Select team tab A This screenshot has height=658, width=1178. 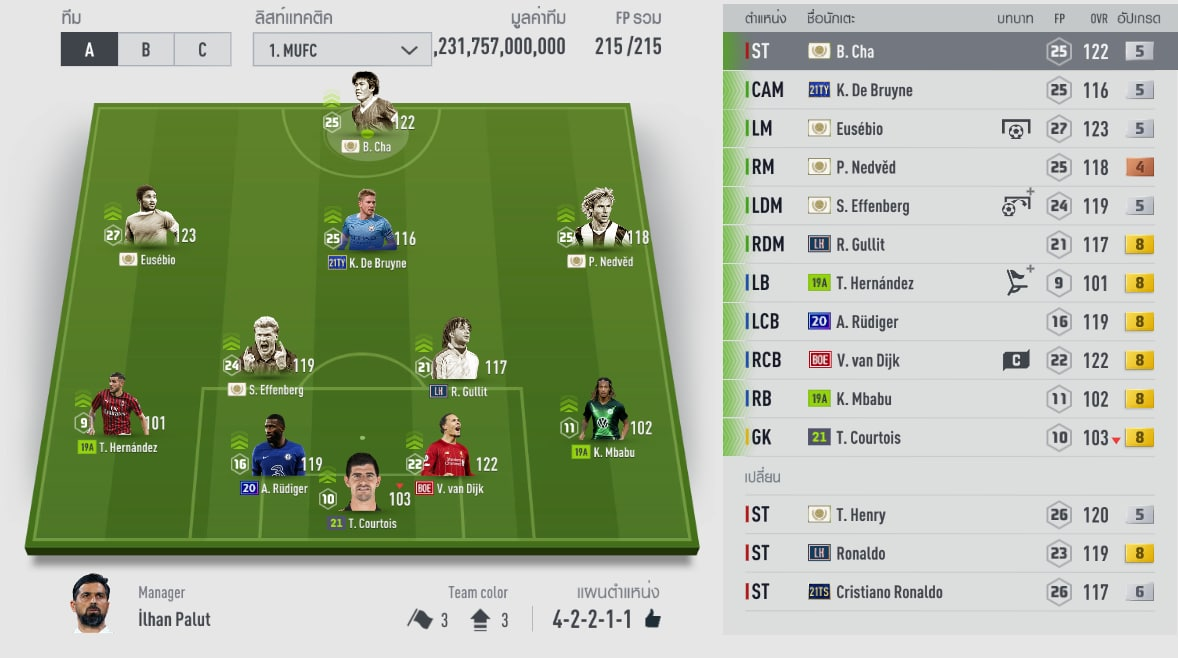click(89, 49)
